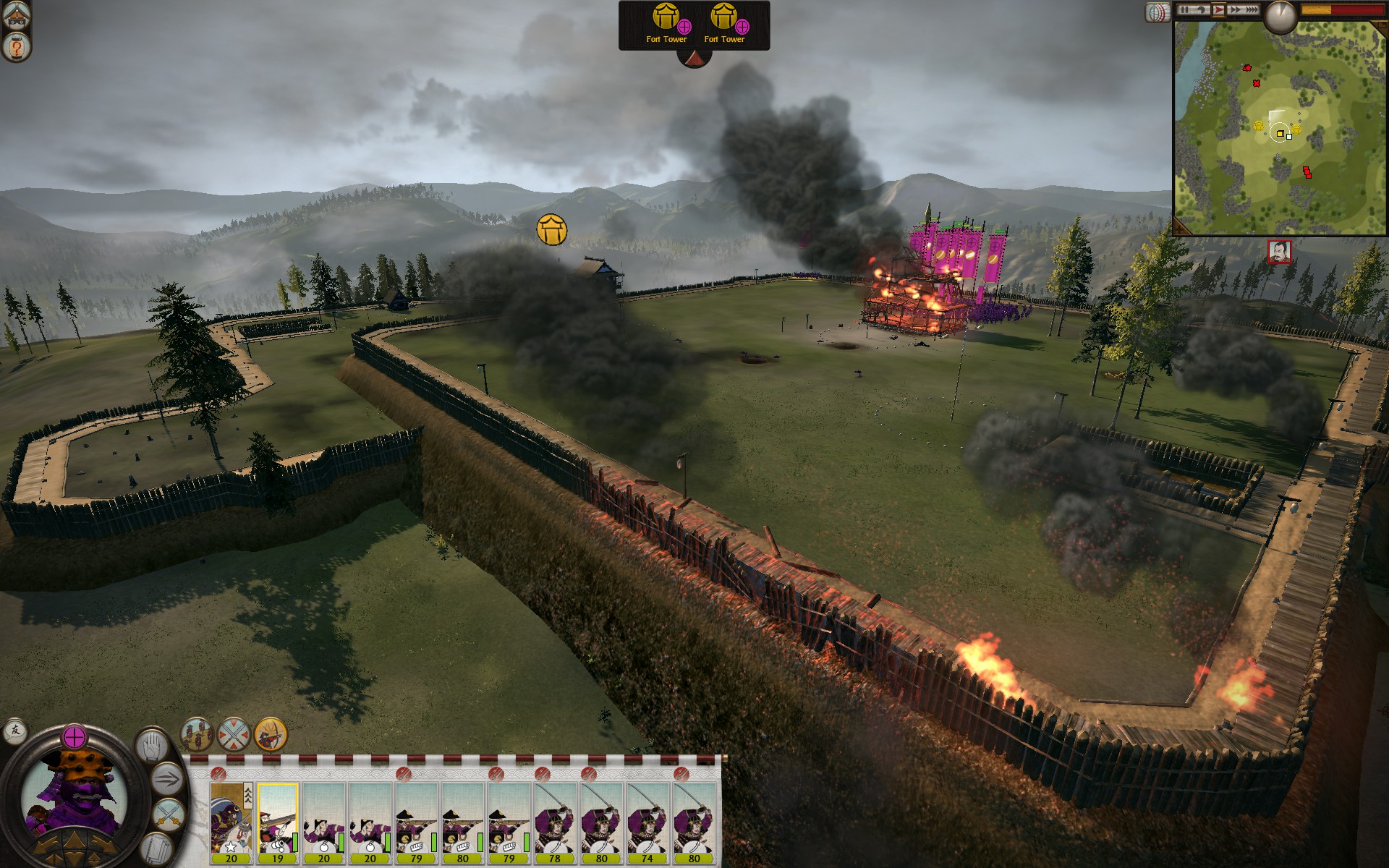Activate the group formations button
The image size is (1389, 868).
196,734
